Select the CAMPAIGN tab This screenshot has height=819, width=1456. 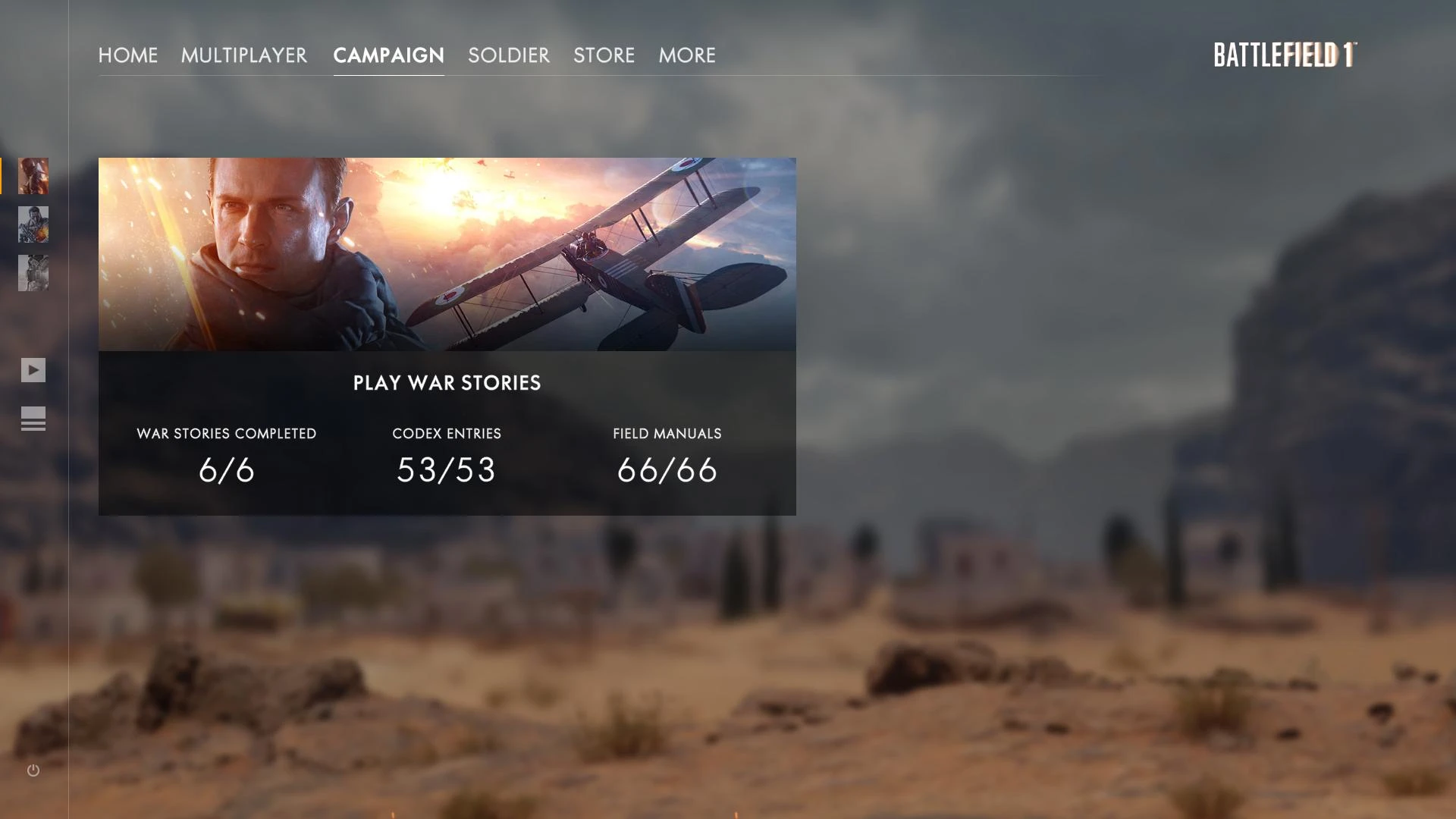pos(388,55)
